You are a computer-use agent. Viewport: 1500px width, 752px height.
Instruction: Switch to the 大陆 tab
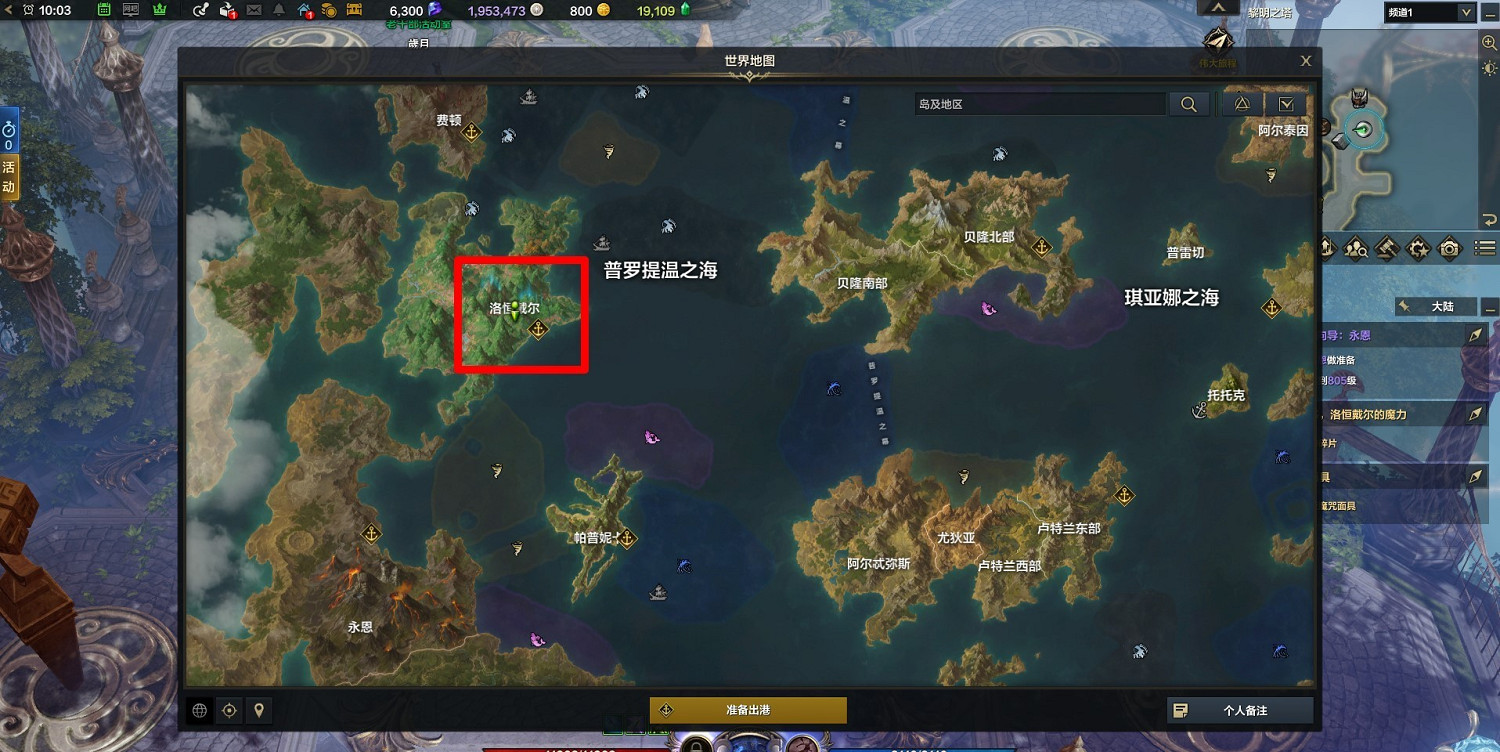[x=1442, y=306]
